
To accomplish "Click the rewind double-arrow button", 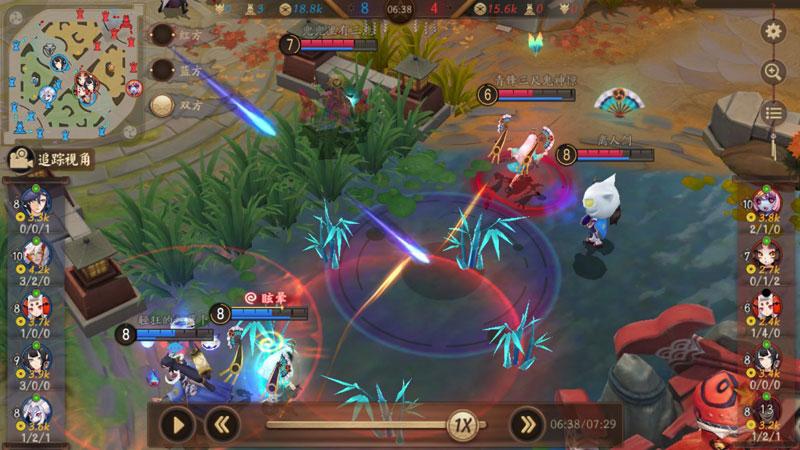I will point(223,424).
